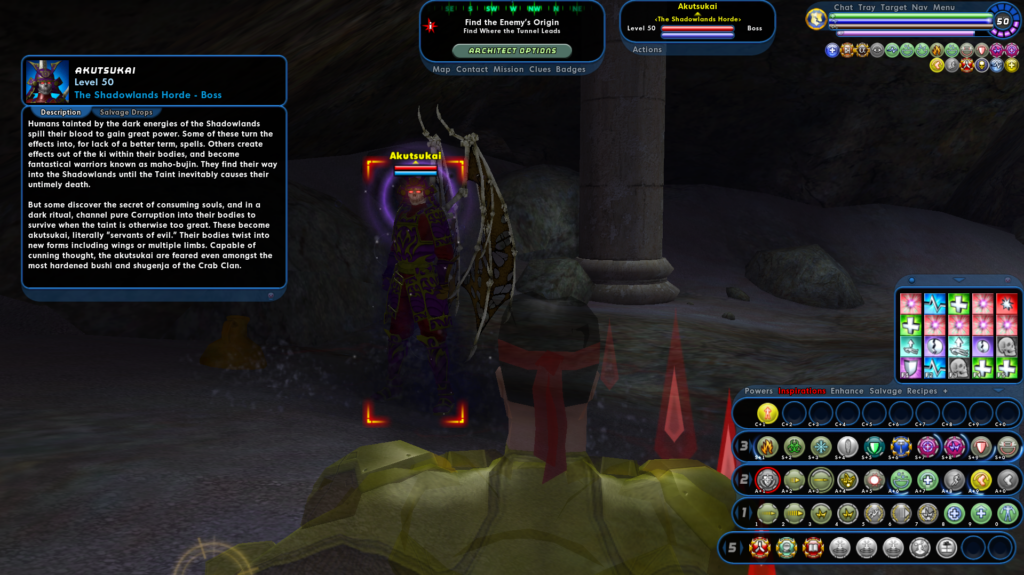Screen dimensions: 1024x575
Task: Open the Clues tab
Action: 540,70
